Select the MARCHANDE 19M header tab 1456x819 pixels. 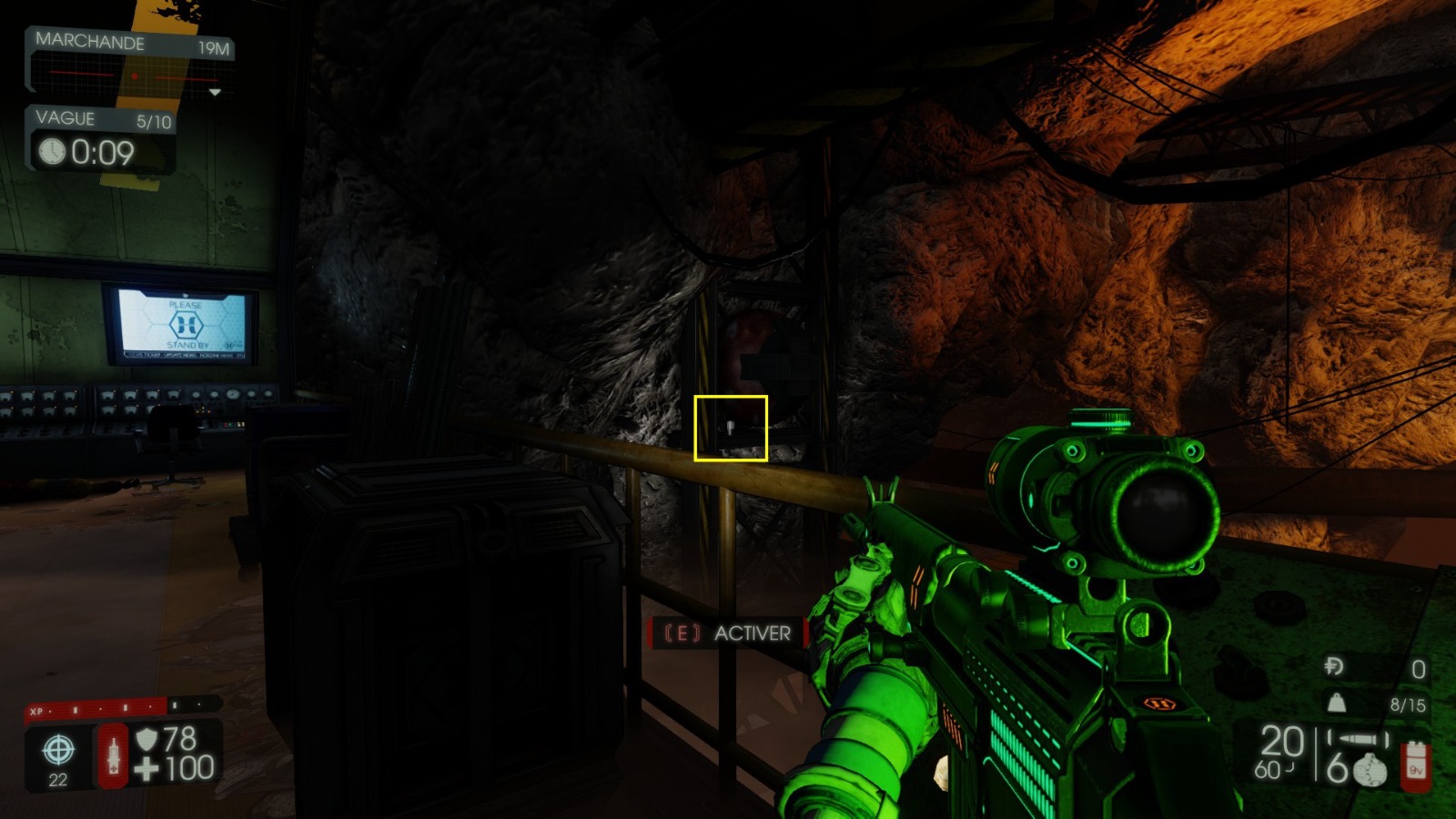click(x=91, y=42)
